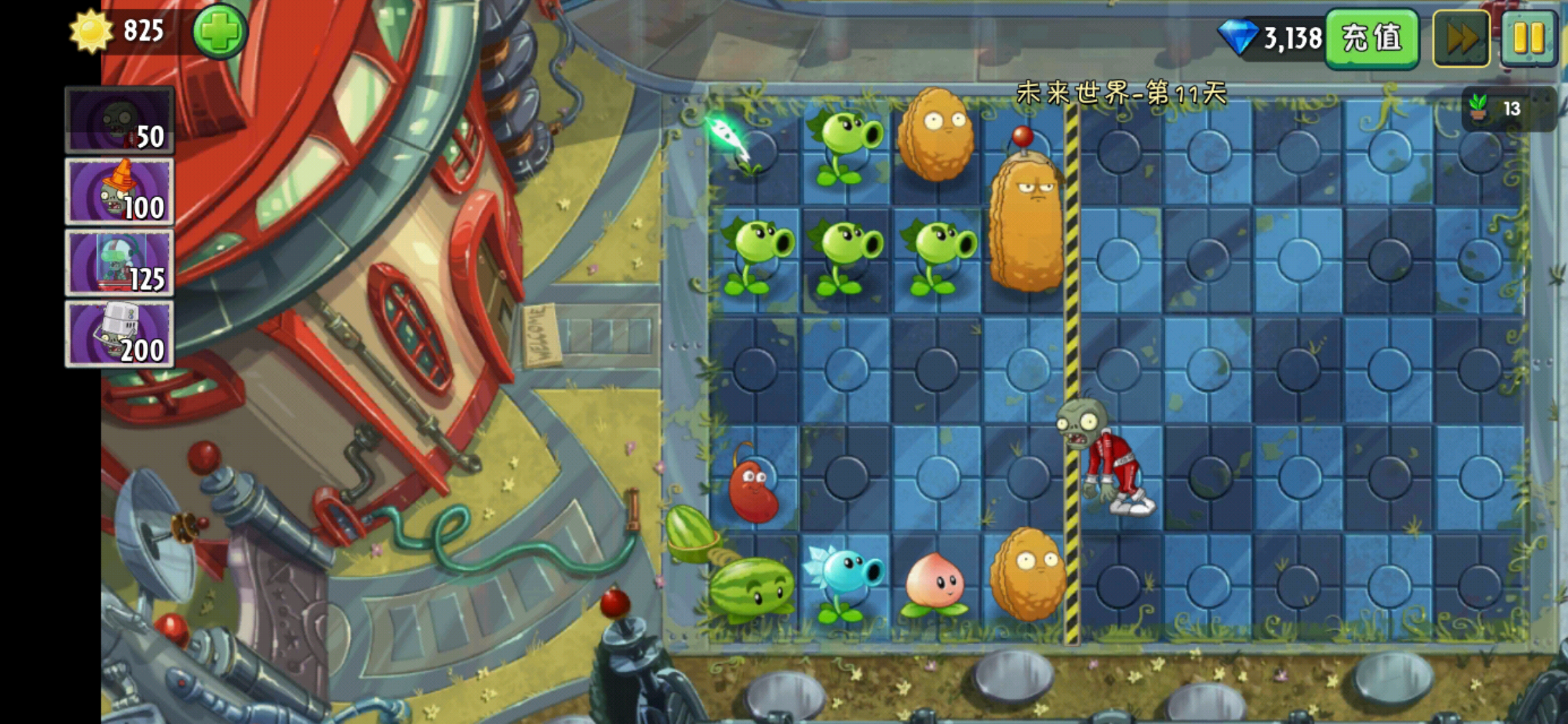Viewport: 1568px width, 724px height.
Task: Tap the green plus button to add sun
Action: 220,31
